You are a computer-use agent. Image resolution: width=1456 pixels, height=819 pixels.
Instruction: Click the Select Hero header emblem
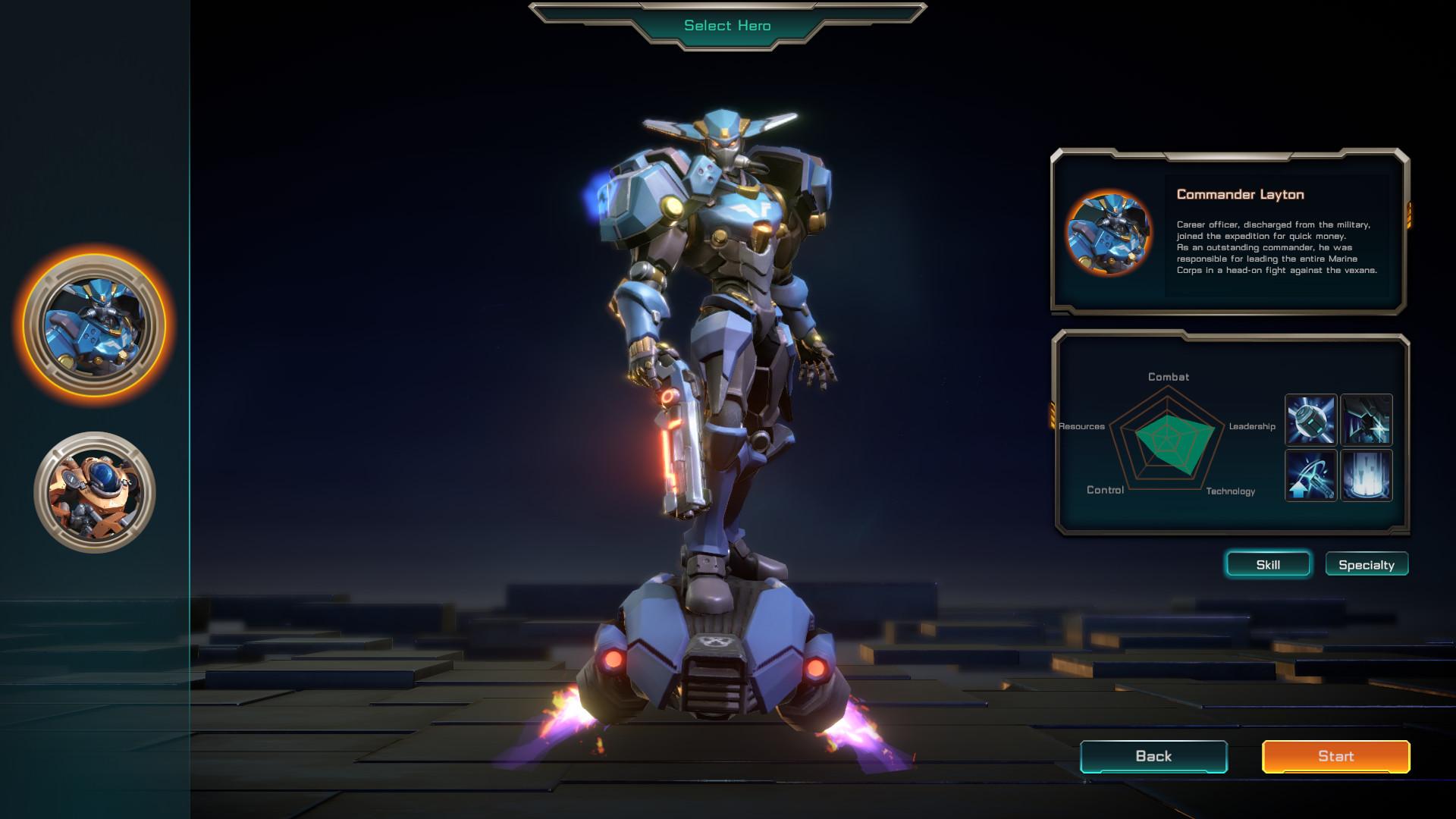click(x=726, y=25)
